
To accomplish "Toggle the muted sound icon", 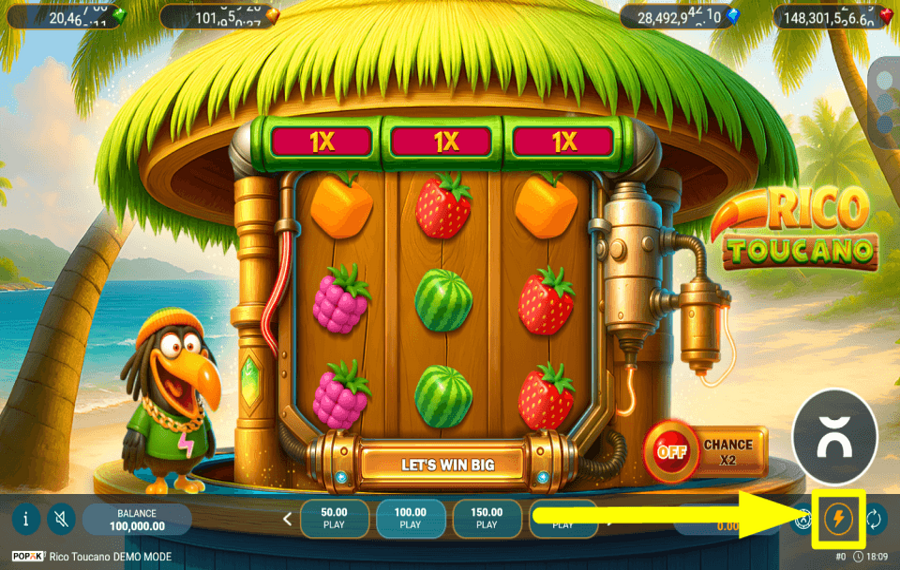I will (x=61, y=519).
